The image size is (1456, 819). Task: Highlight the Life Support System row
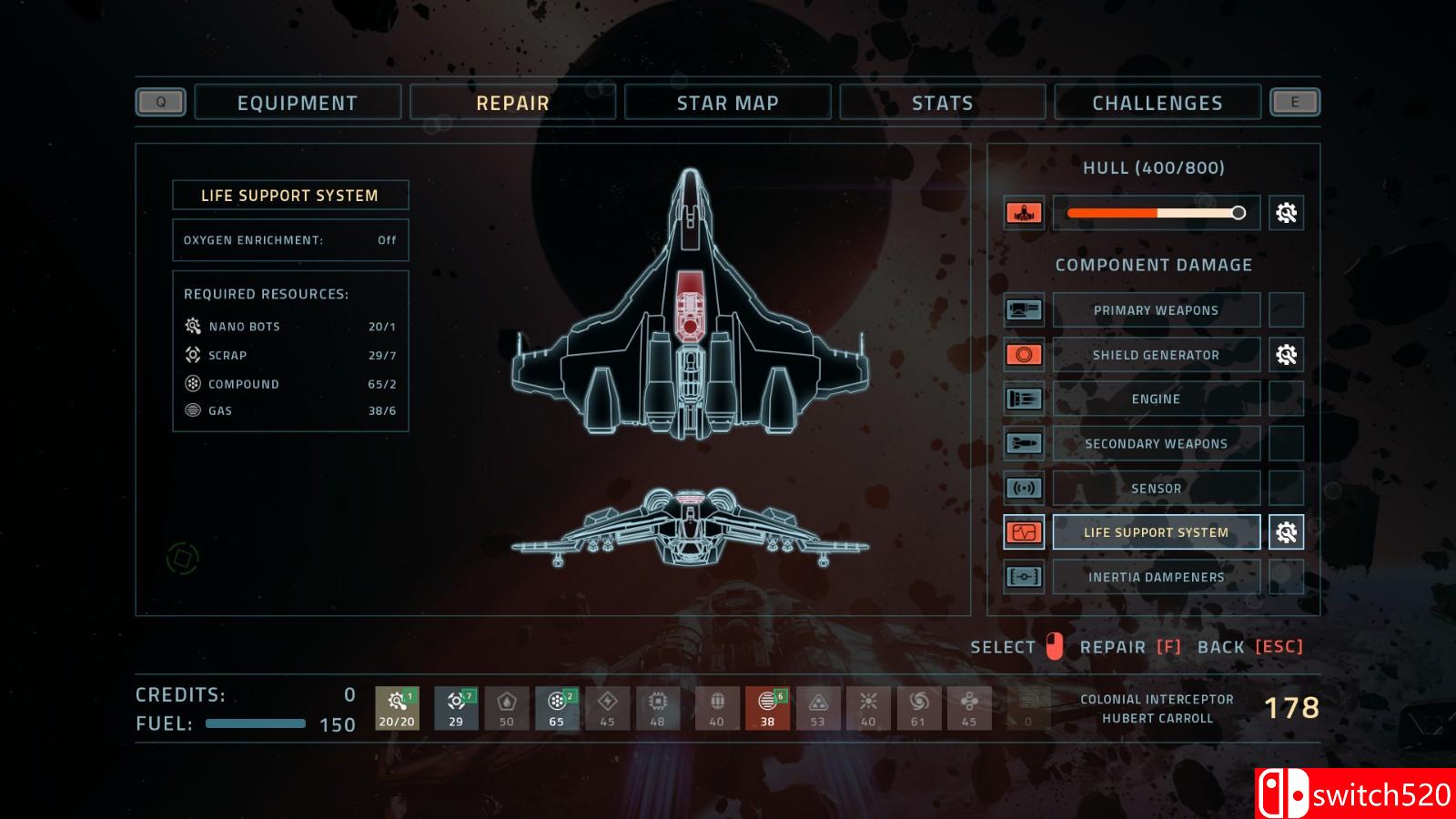coord(1156,532)
